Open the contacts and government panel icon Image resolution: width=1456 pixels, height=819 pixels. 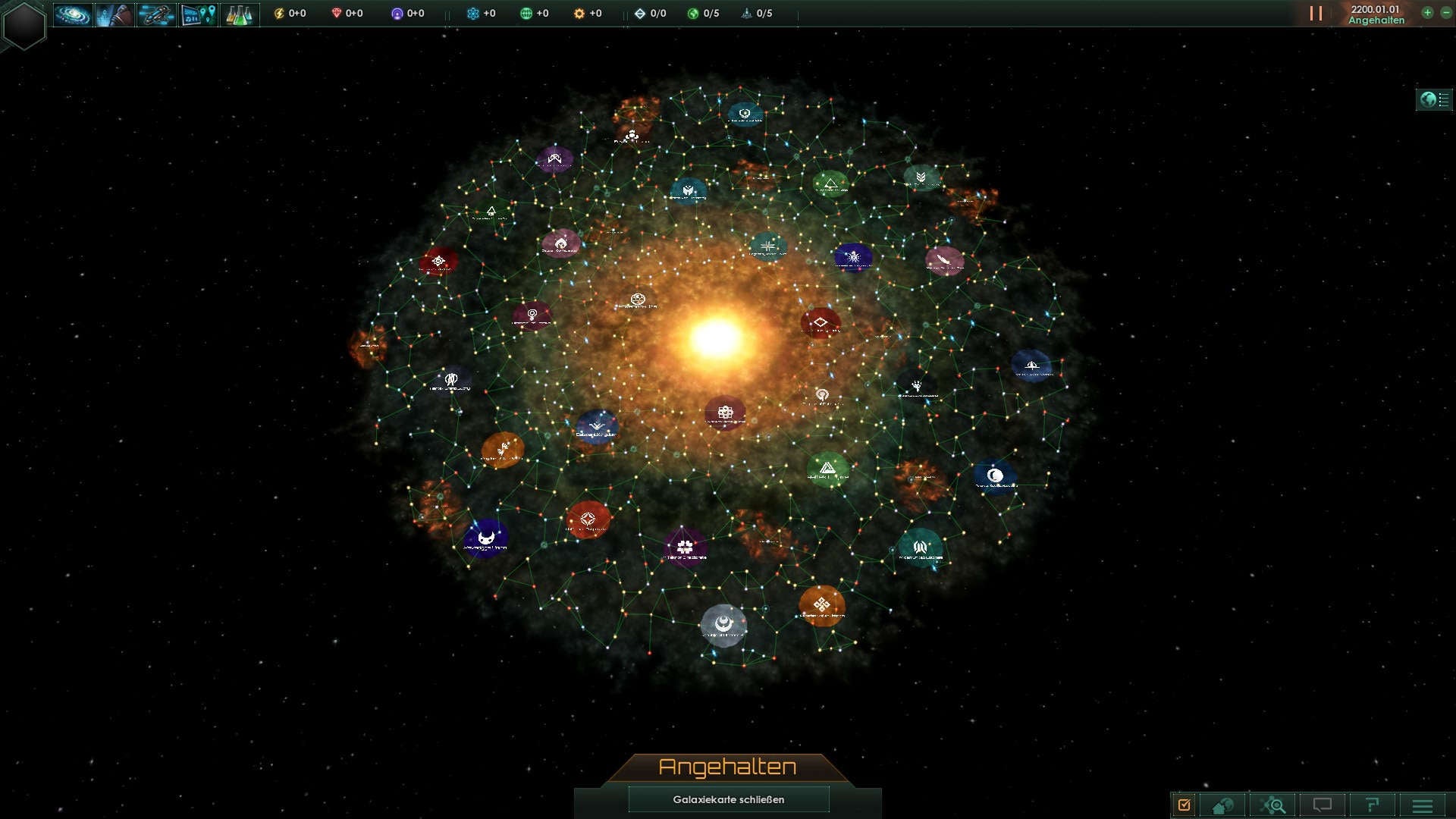(115, 13)
